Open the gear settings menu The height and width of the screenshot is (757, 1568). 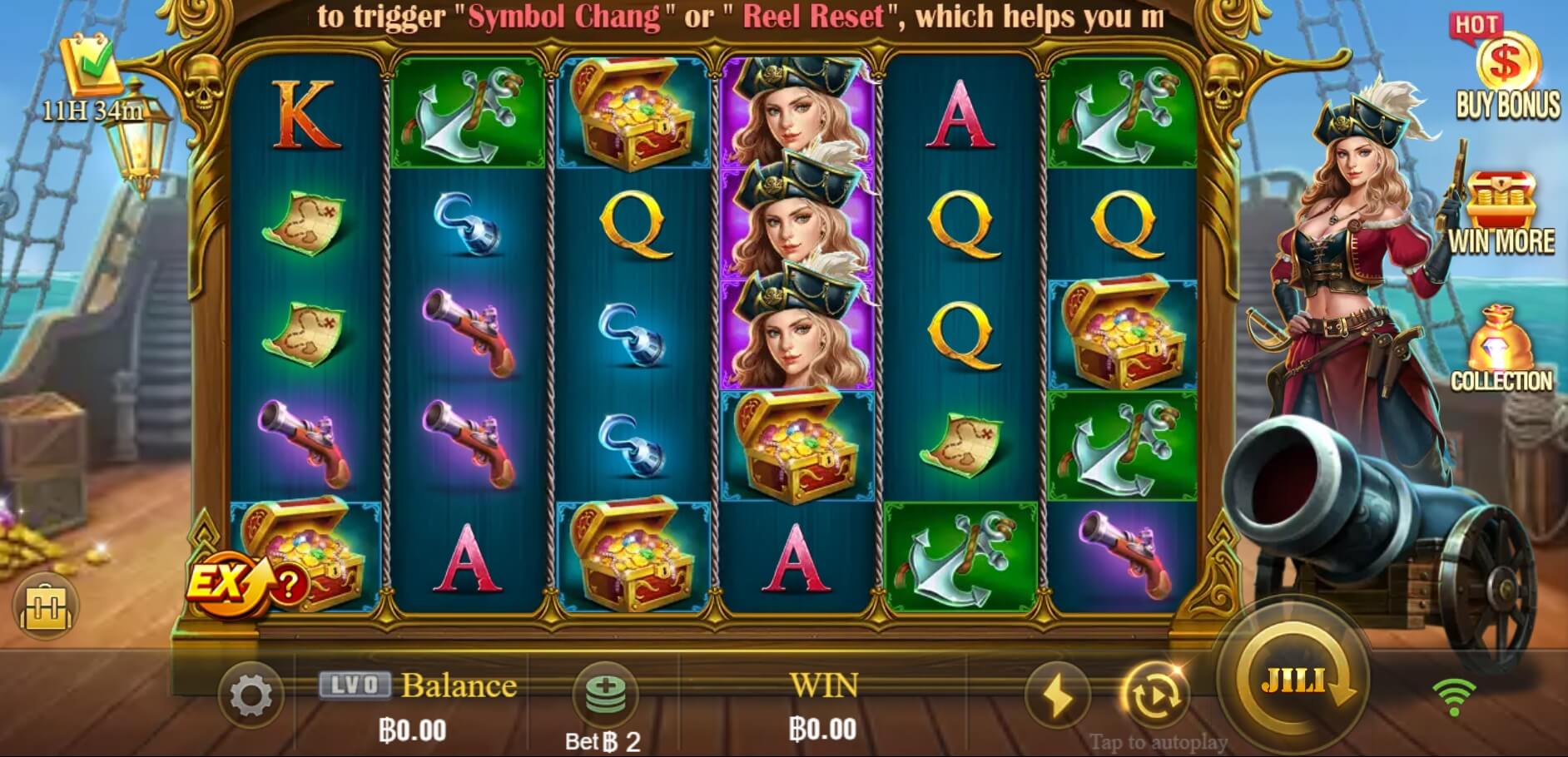tap(251, 695)
